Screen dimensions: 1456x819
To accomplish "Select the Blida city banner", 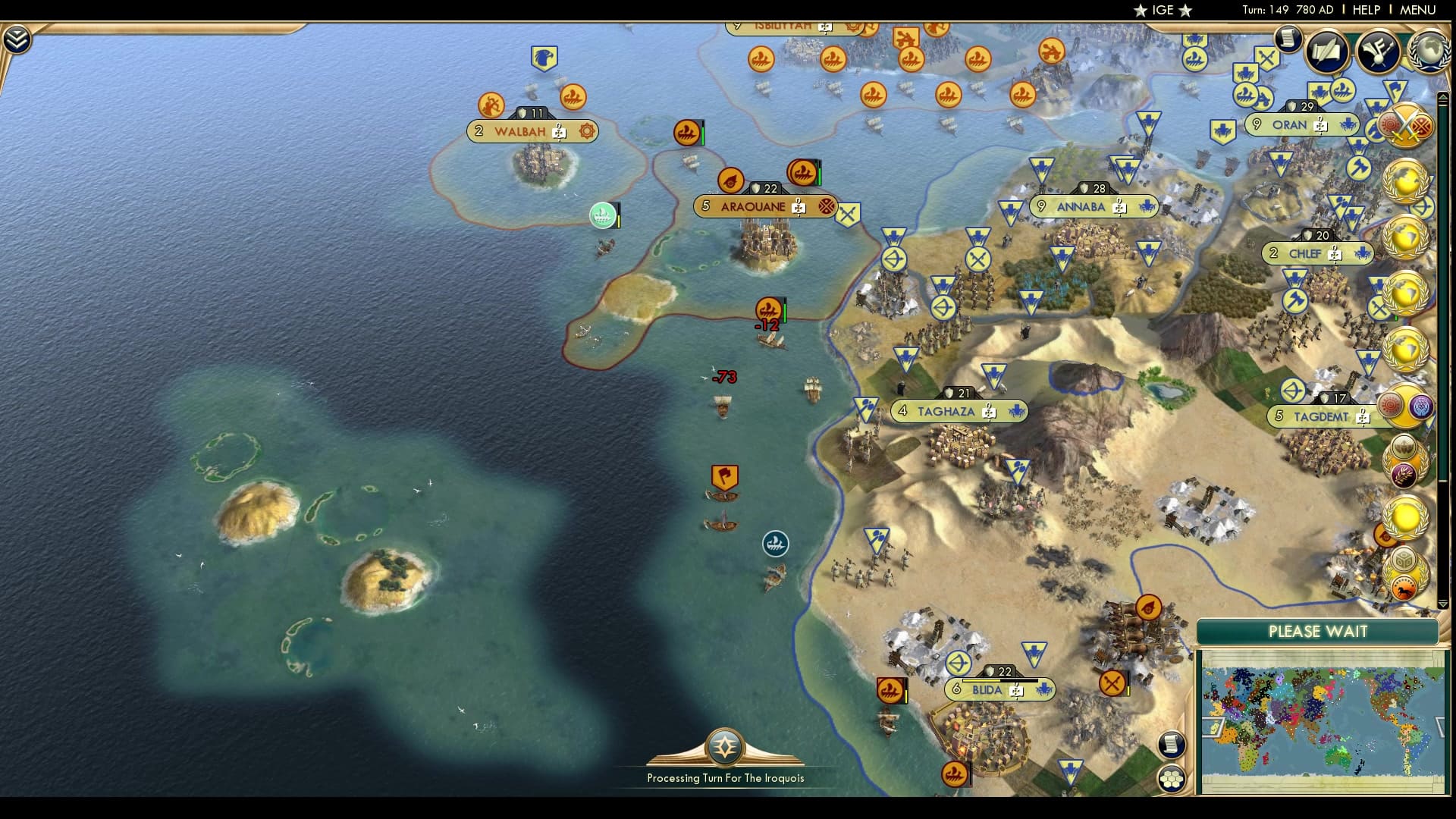I will coord(1001,690).
